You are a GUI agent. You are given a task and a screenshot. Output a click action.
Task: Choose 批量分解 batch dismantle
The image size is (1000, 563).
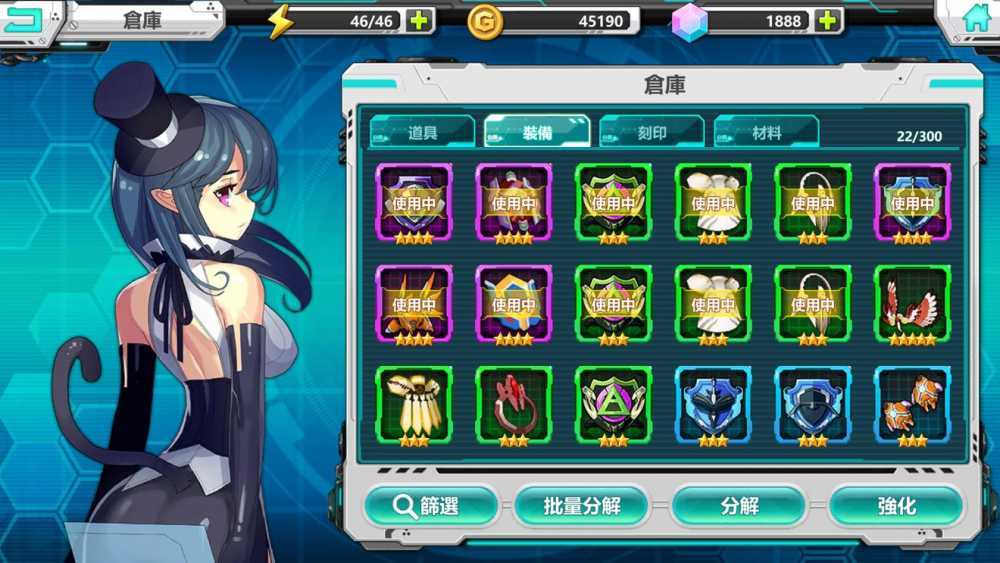(582, 506)
